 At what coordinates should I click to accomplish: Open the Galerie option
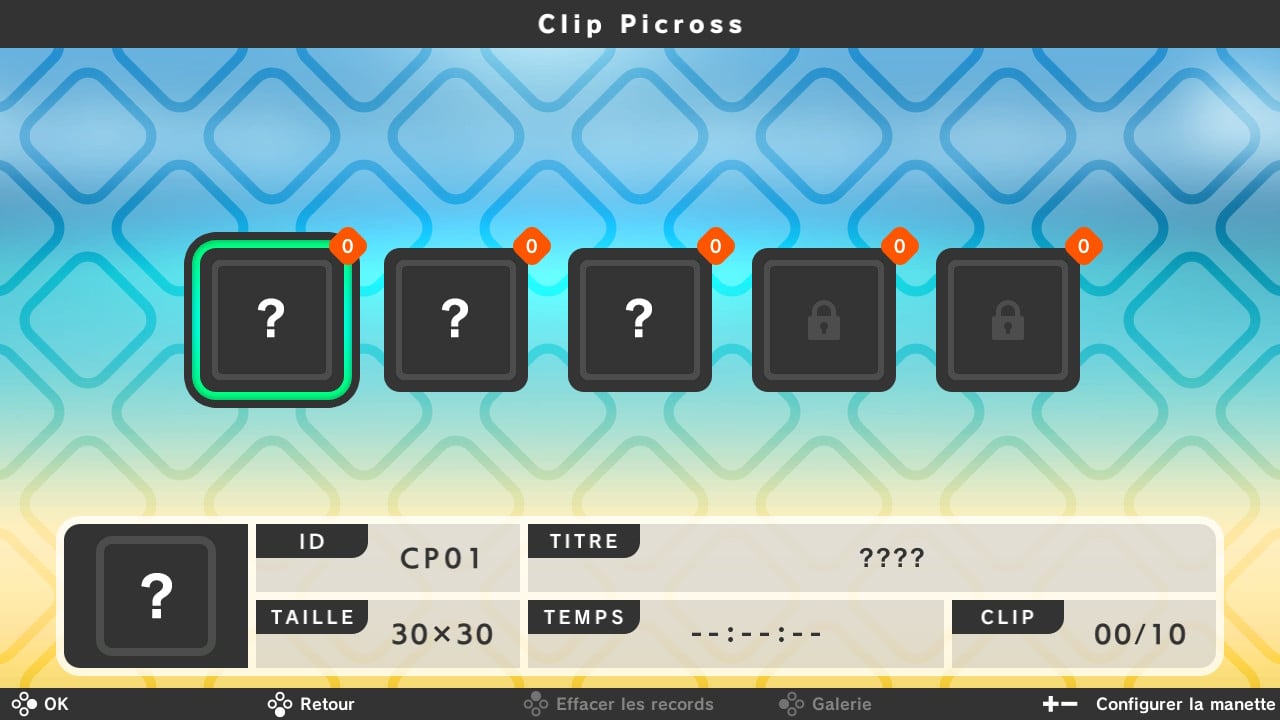tap(840, 704)
